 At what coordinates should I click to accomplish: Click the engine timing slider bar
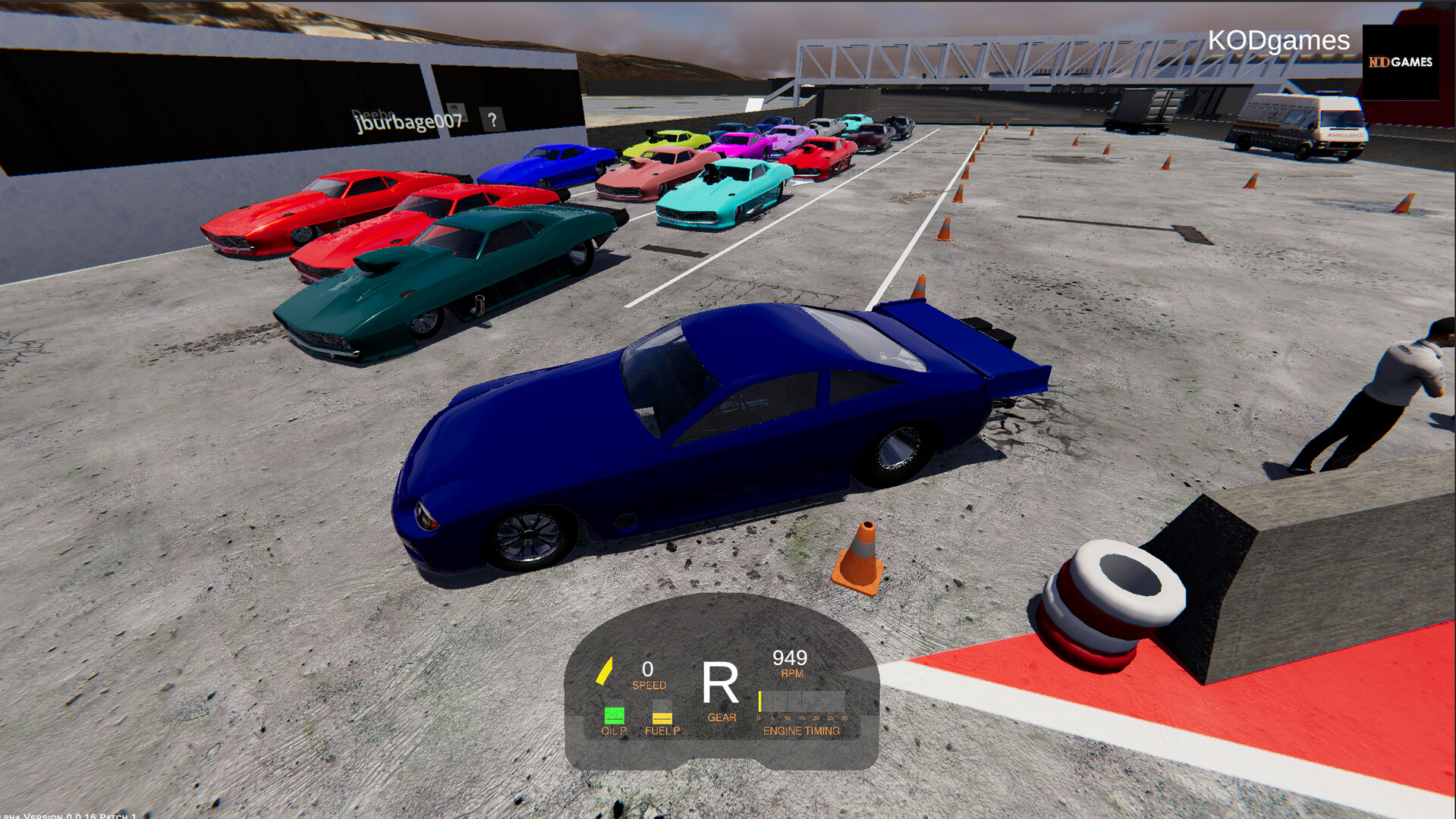803,699
